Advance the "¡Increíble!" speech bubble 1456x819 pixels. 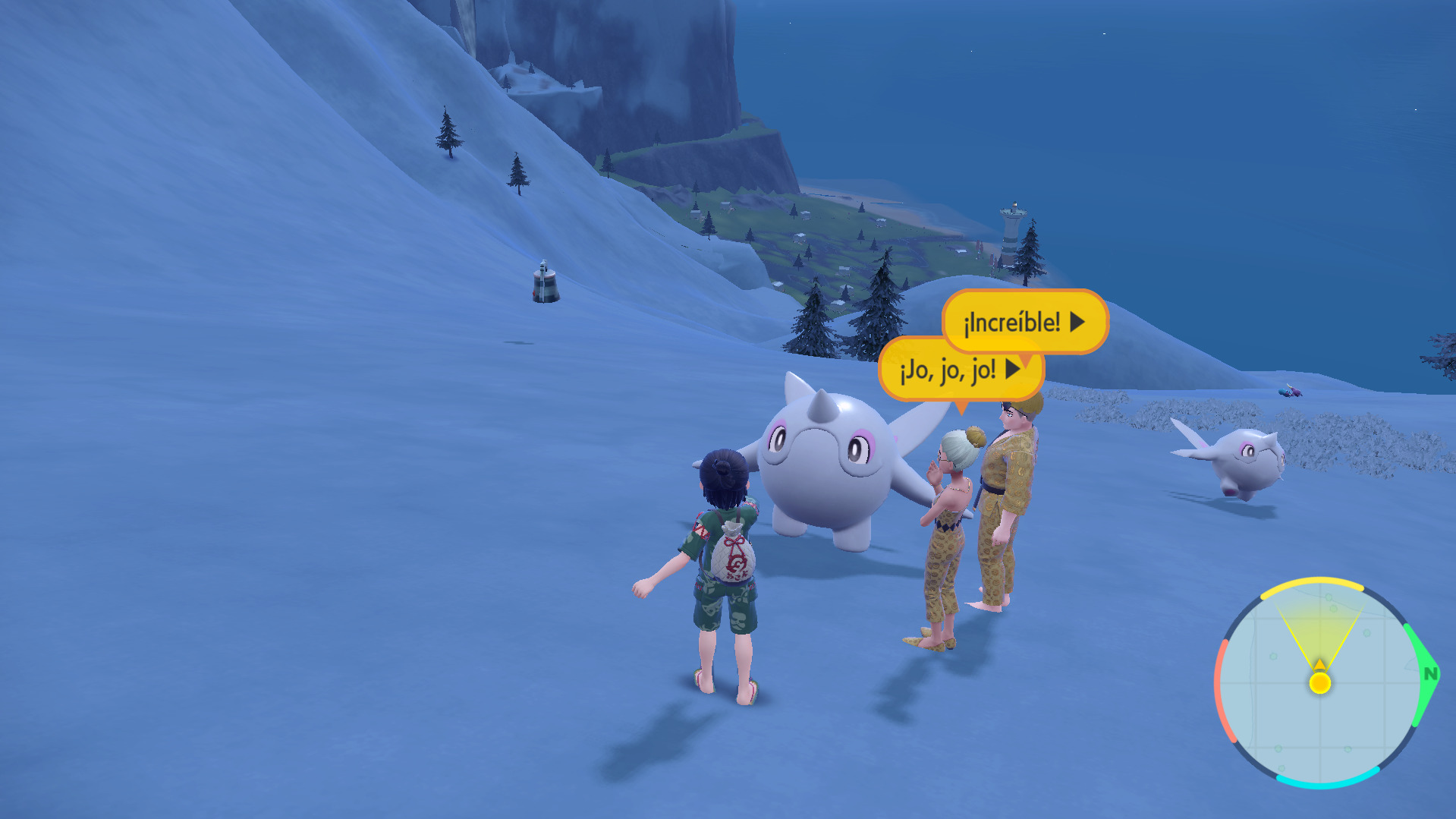coord(1077,323)
